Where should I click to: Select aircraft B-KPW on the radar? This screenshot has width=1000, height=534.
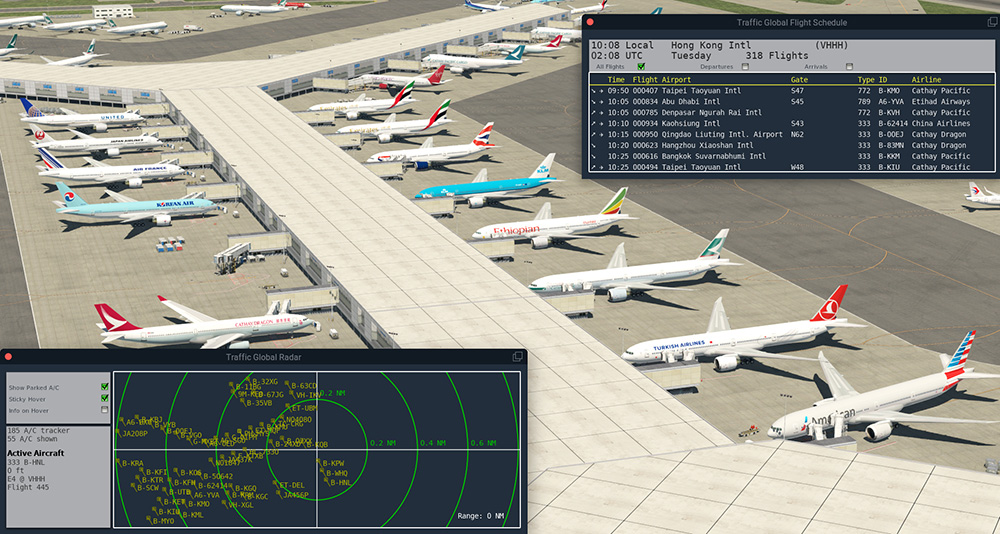coord(331,464)
